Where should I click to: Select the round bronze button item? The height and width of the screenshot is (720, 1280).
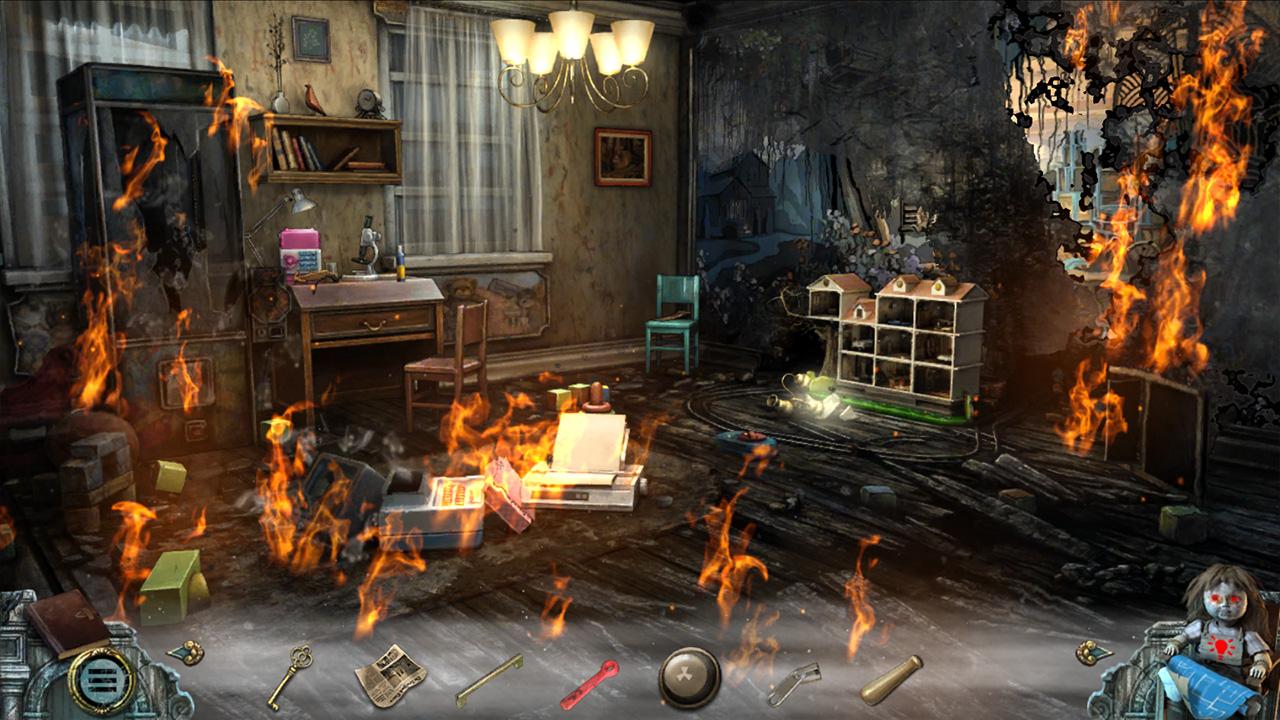pos(690,678)
